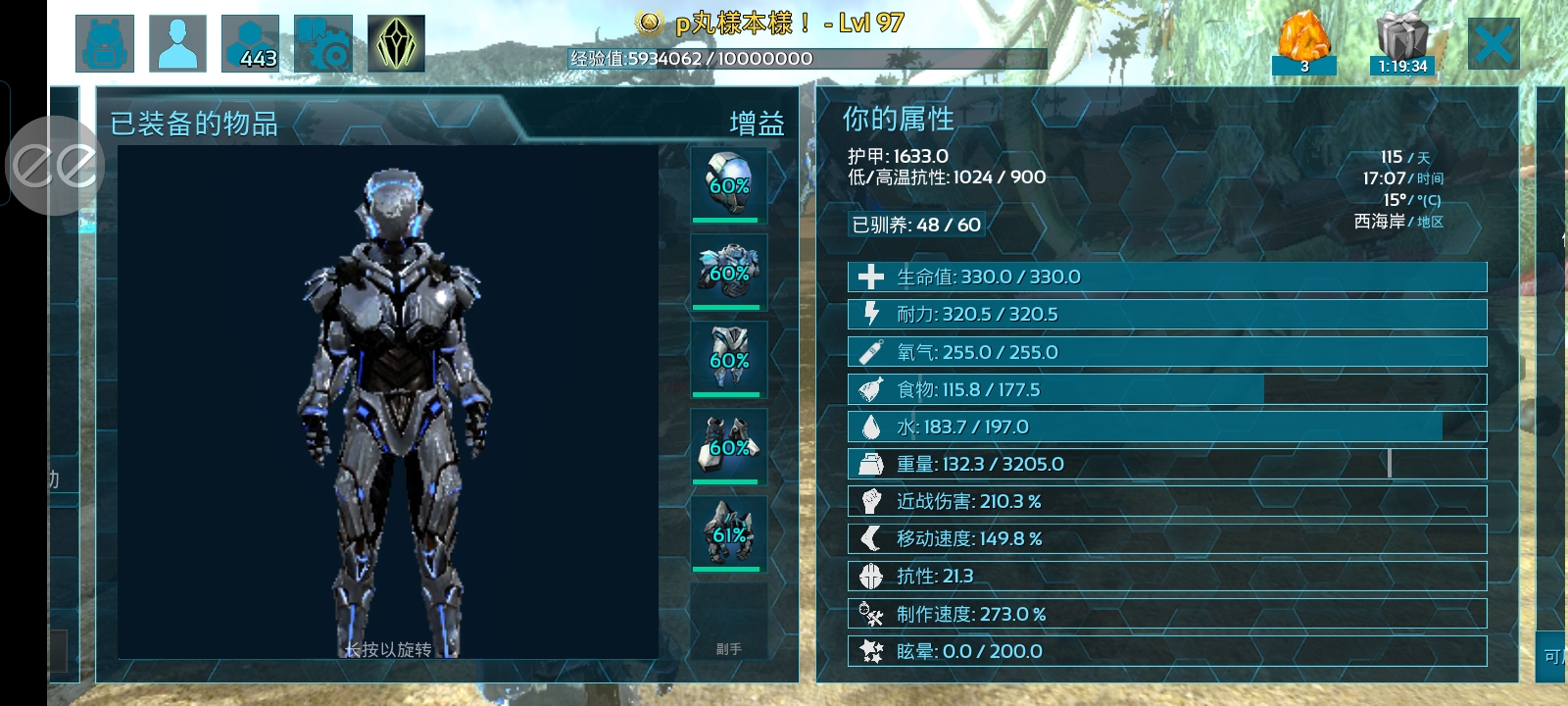Select the equipped Tek boots slot
The width and height of the screenshot is (1568, 706).
coord(728,533)
